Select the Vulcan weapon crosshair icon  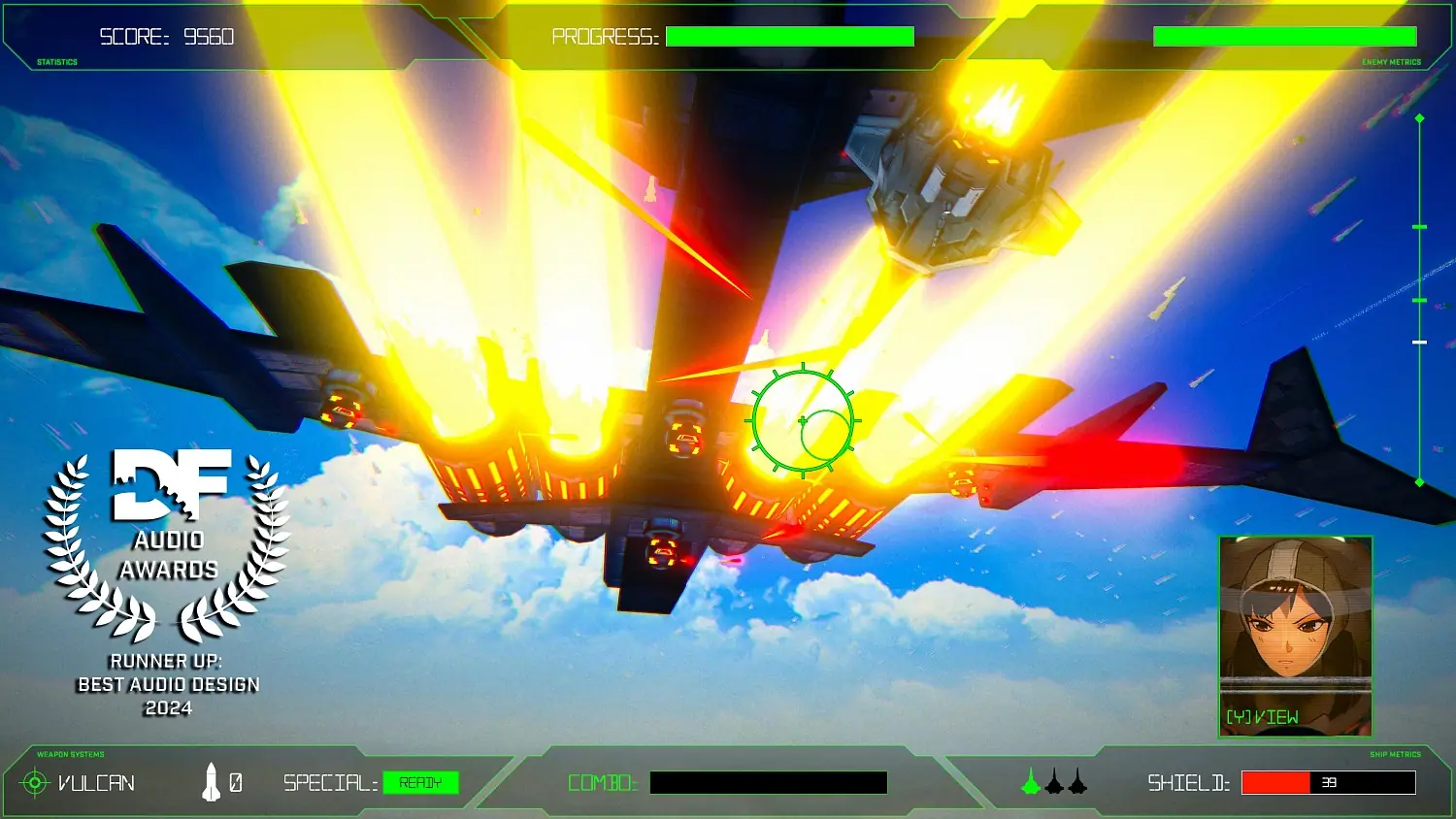[36, 782]
